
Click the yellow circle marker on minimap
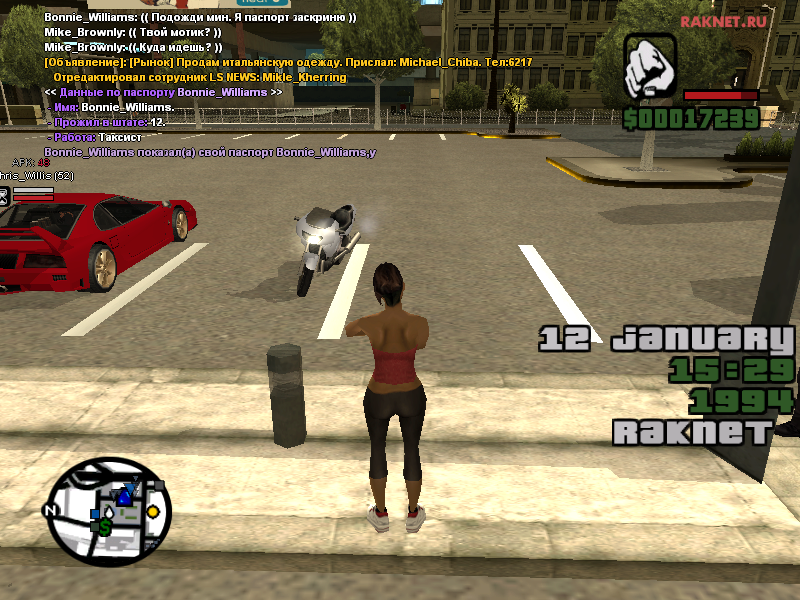(x=153, y=511)
